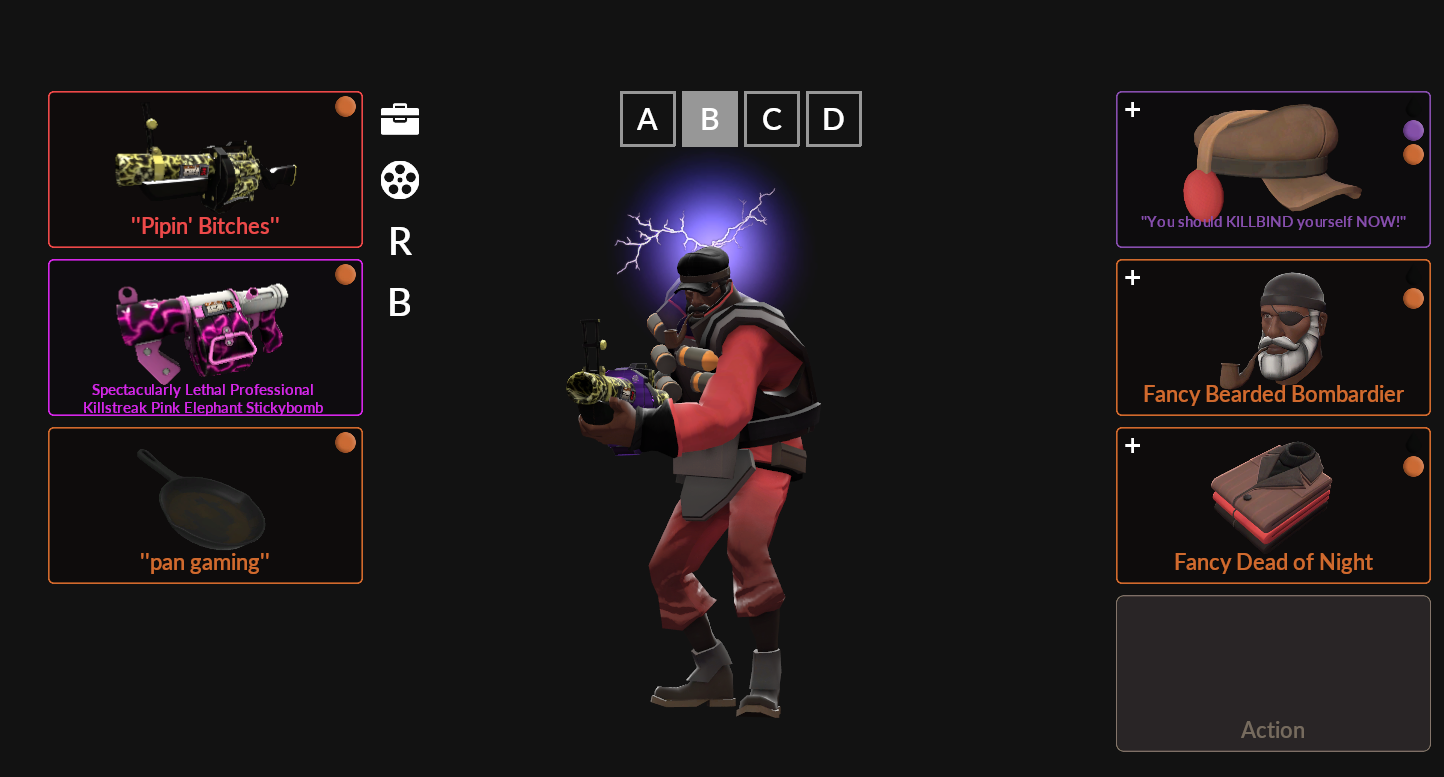Screen dimensions: 1444x777
Task: Open the Action slot panel
Action: (1272, 673)
